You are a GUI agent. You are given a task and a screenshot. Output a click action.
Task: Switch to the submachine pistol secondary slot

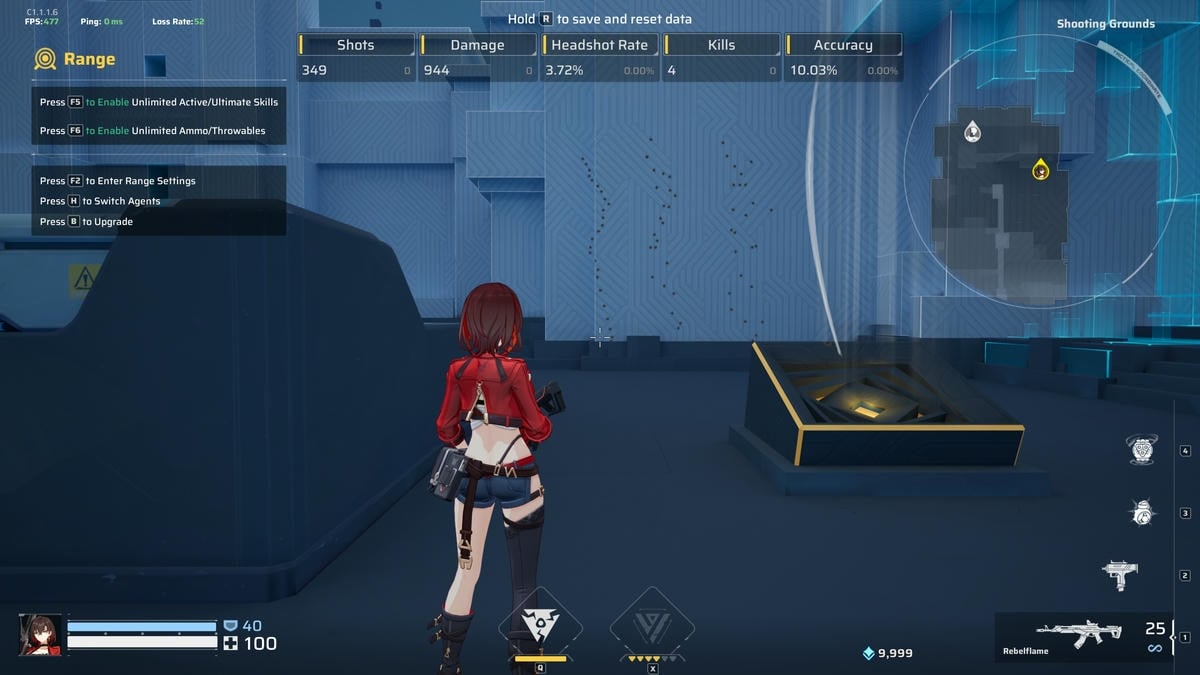(1120, 575)
